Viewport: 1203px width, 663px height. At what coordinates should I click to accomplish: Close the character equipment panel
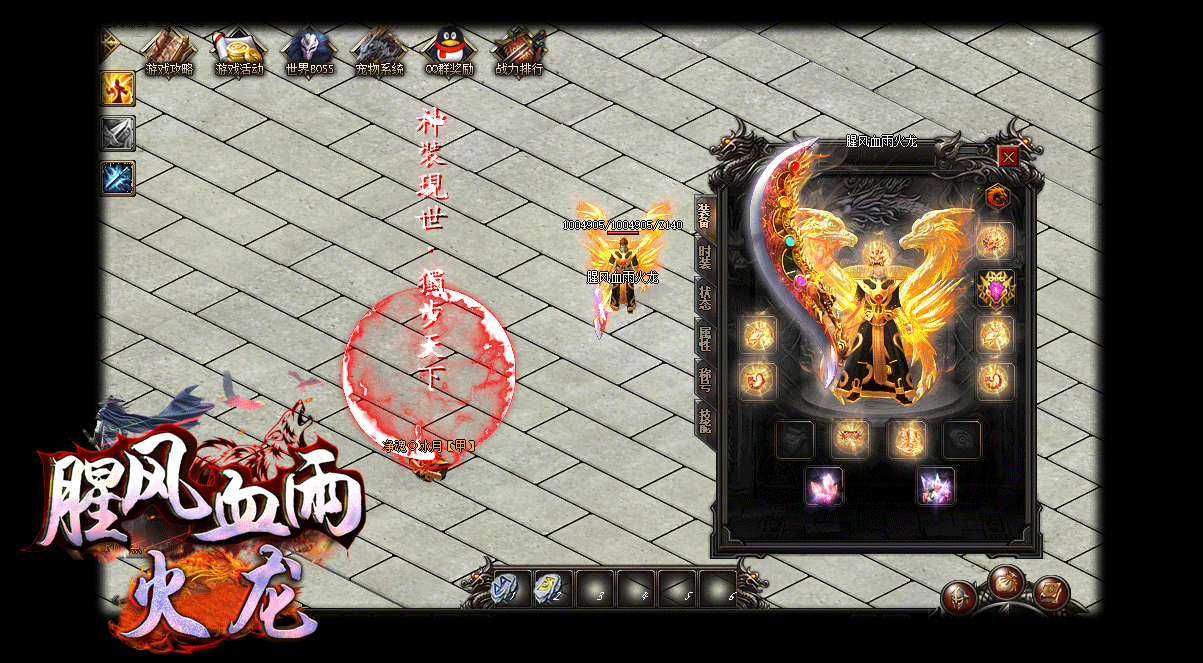pyautogui.click(x=1008, y=157)
